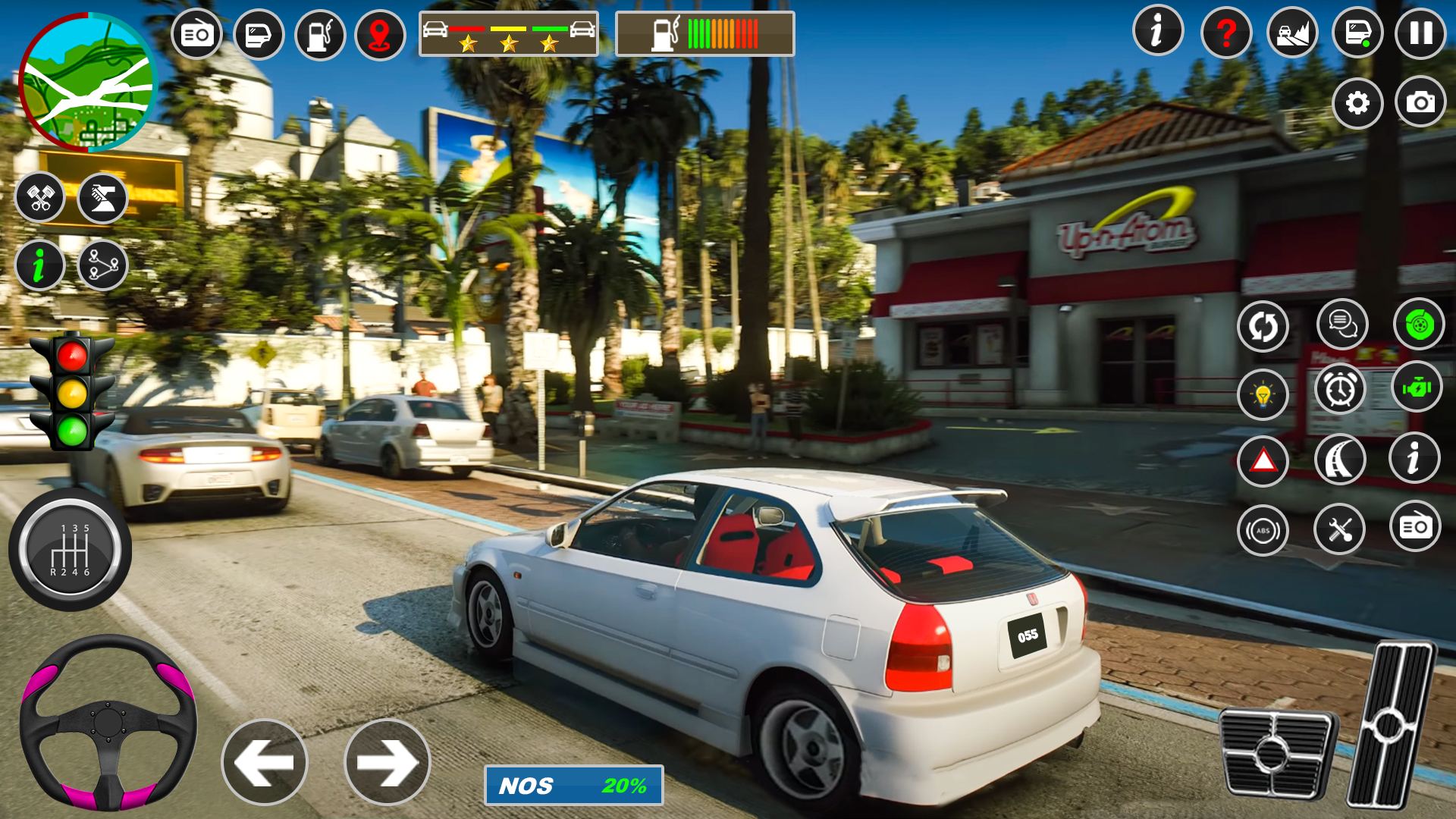
Task: Enable the hazard warning triangle
Action: 1262,459
